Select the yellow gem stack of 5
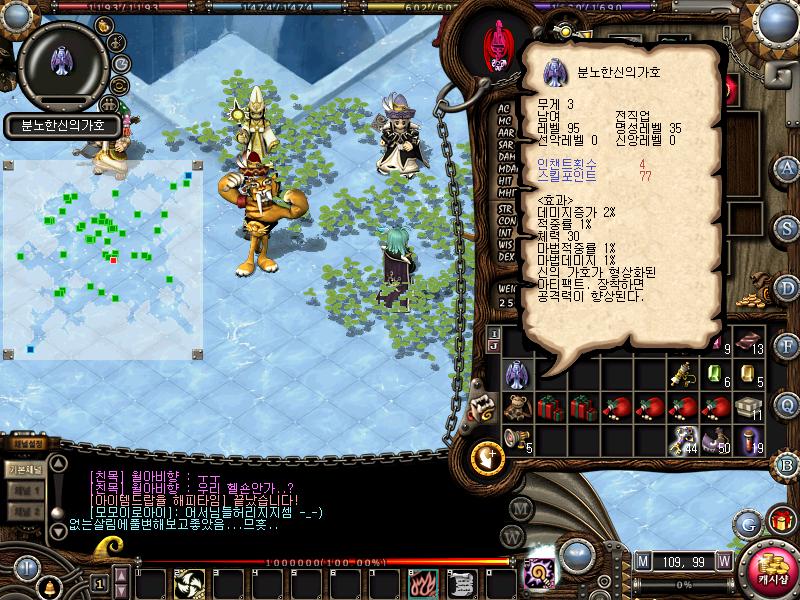800x600 pixels. (x=749, y=374)
